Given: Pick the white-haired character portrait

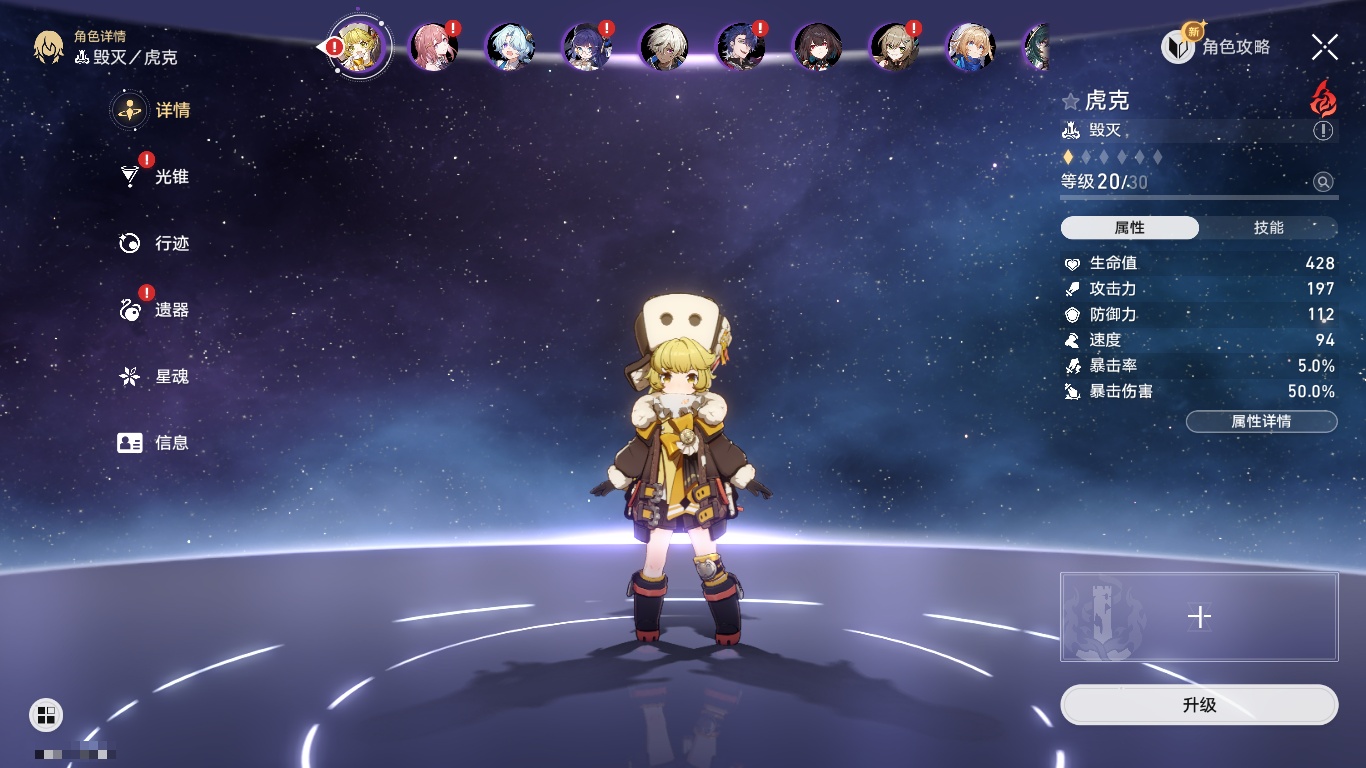Looking at the screenshot, I should coord(663,47).
